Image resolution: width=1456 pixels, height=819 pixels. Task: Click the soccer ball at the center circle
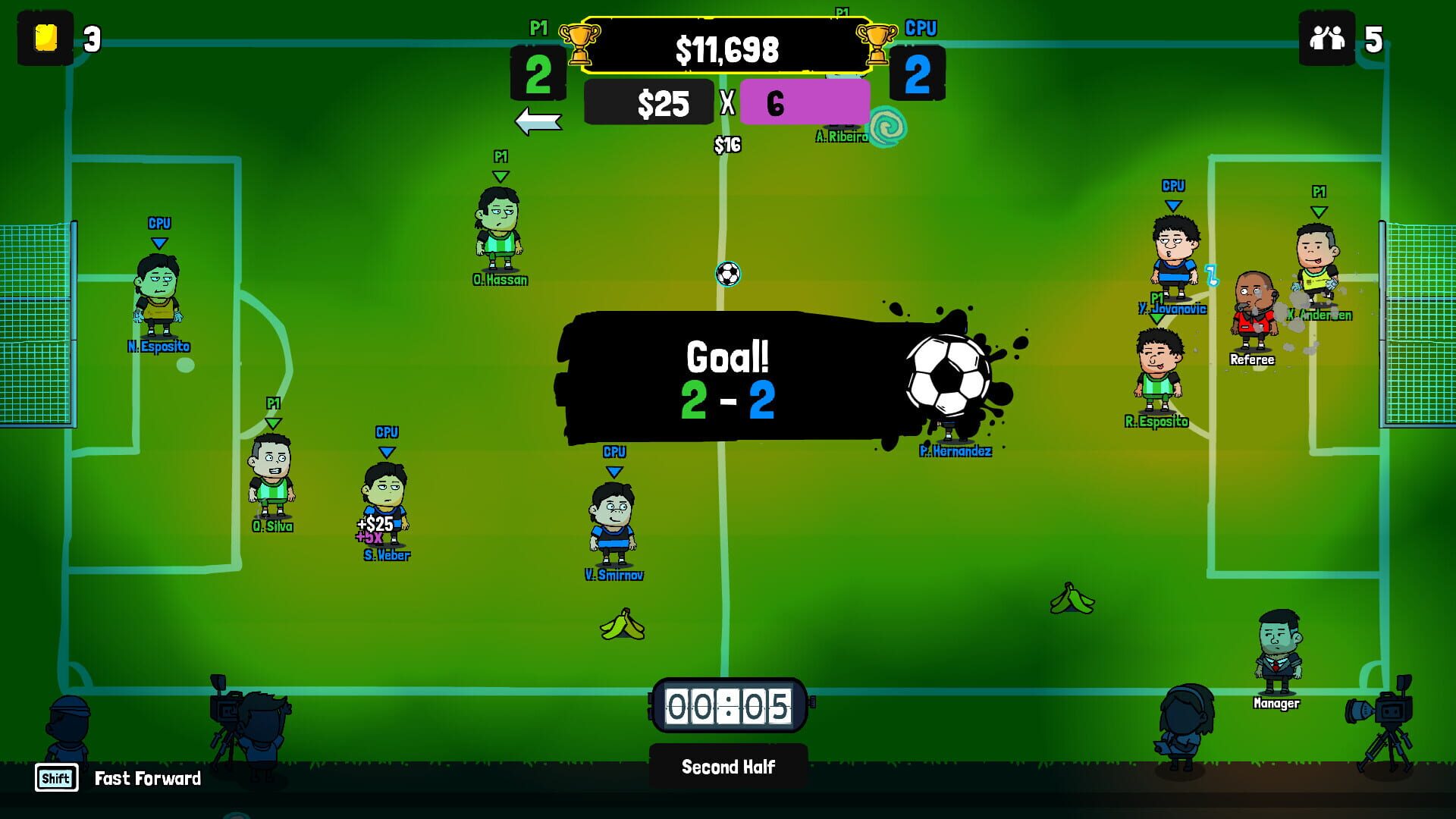(x=730, y=275)
